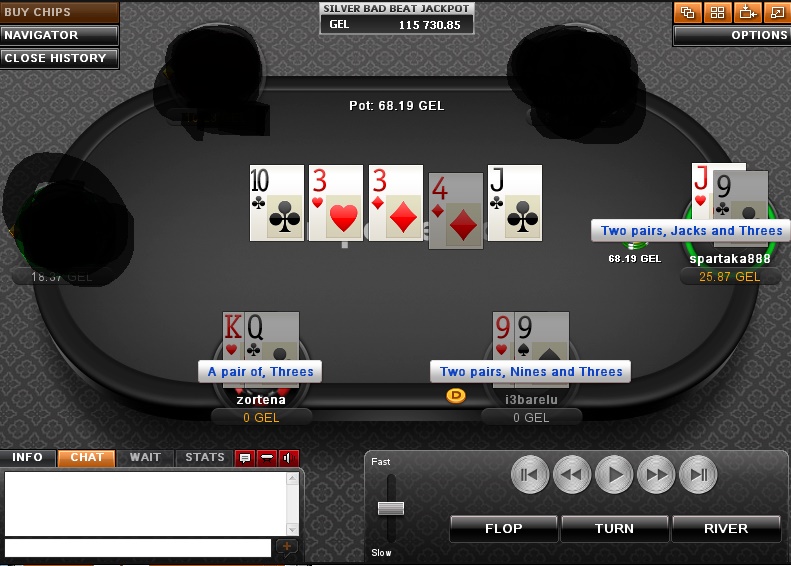Click the pop-out expand window icon
The height and width of the screenshot is (566, 791).
tap(776, 12)
